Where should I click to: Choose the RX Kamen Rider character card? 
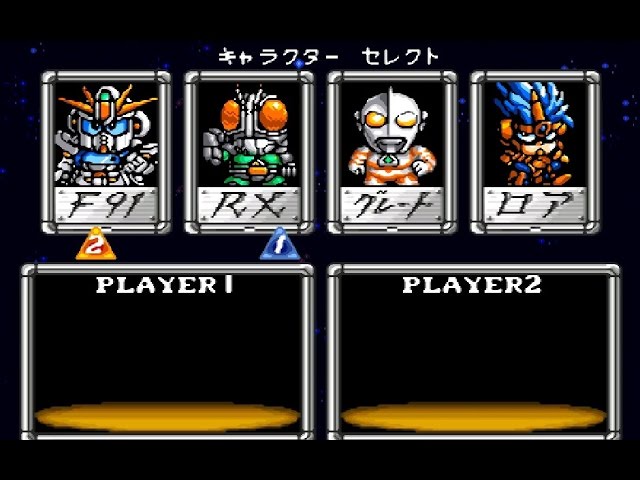tap(248, 152)
